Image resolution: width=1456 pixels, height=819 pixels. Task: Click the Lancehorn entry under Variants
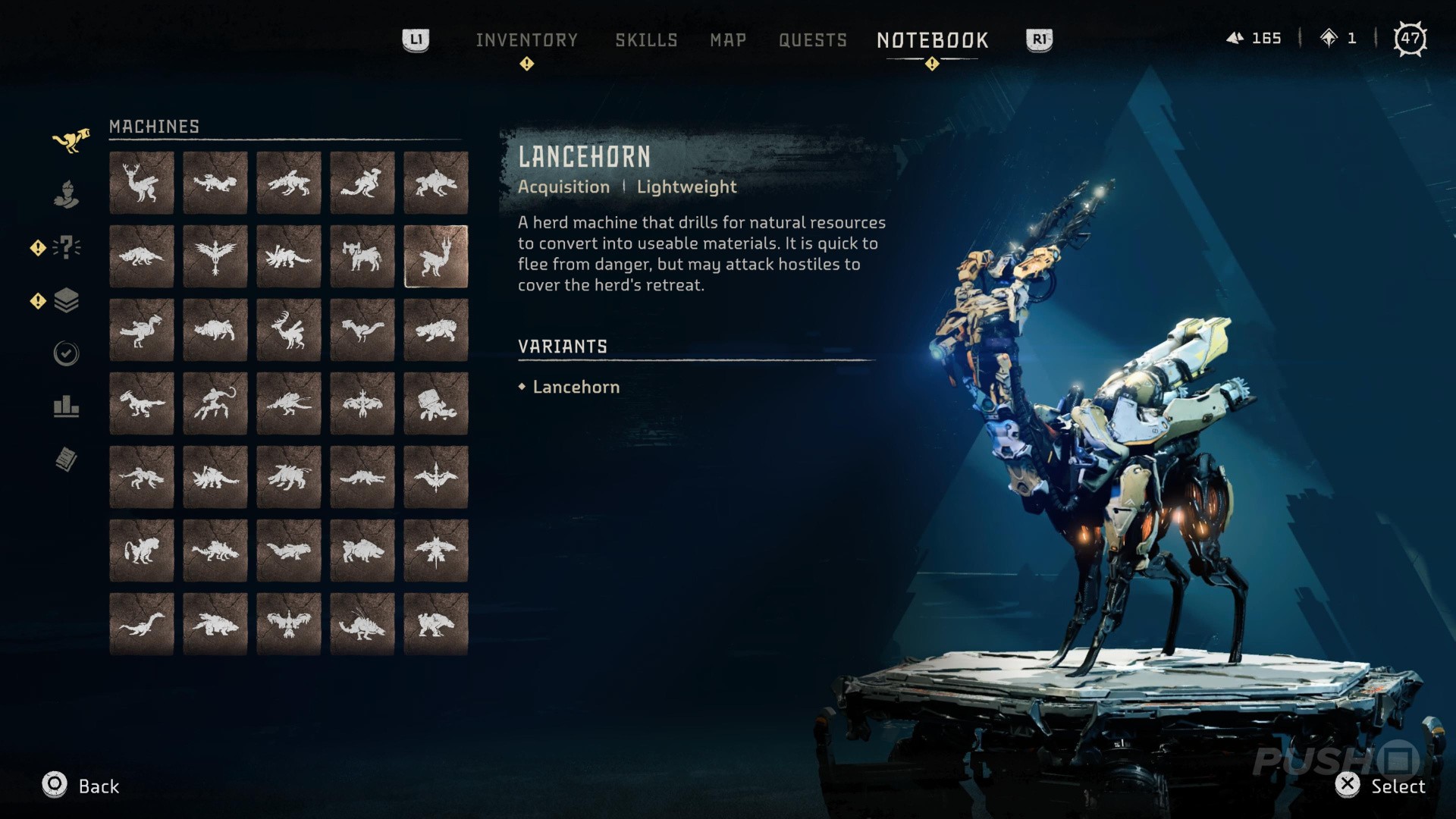point(576,387)
